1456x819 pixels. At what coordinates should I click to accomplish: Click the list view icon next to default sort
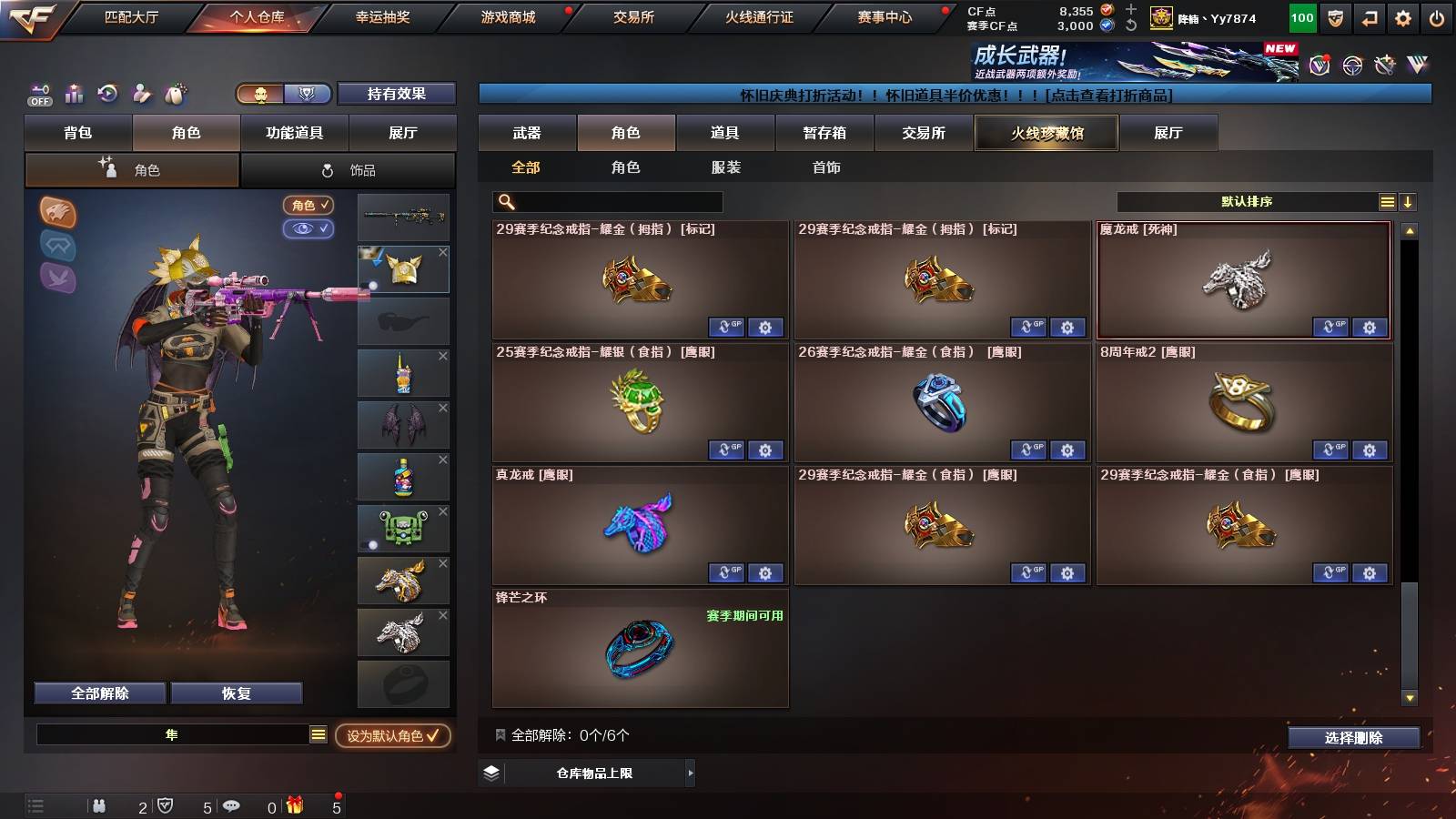click(x=1387, y=201)
